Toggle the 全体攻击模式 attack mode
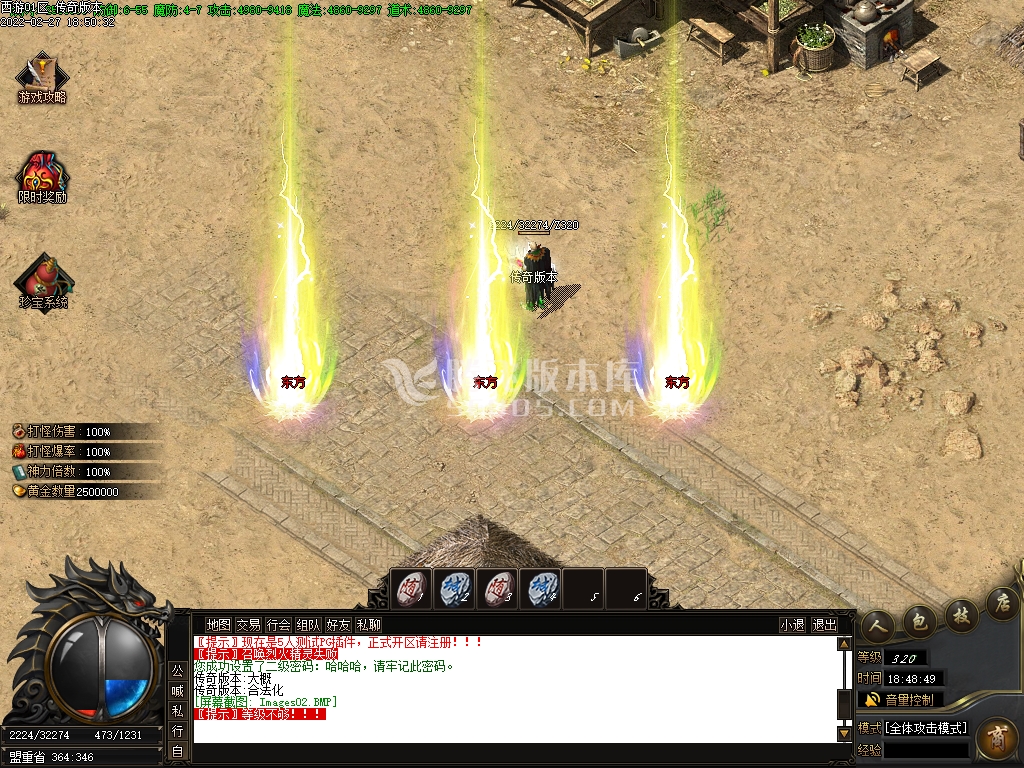The width and height of the screenshot is (1024, 768). [927, 728]
